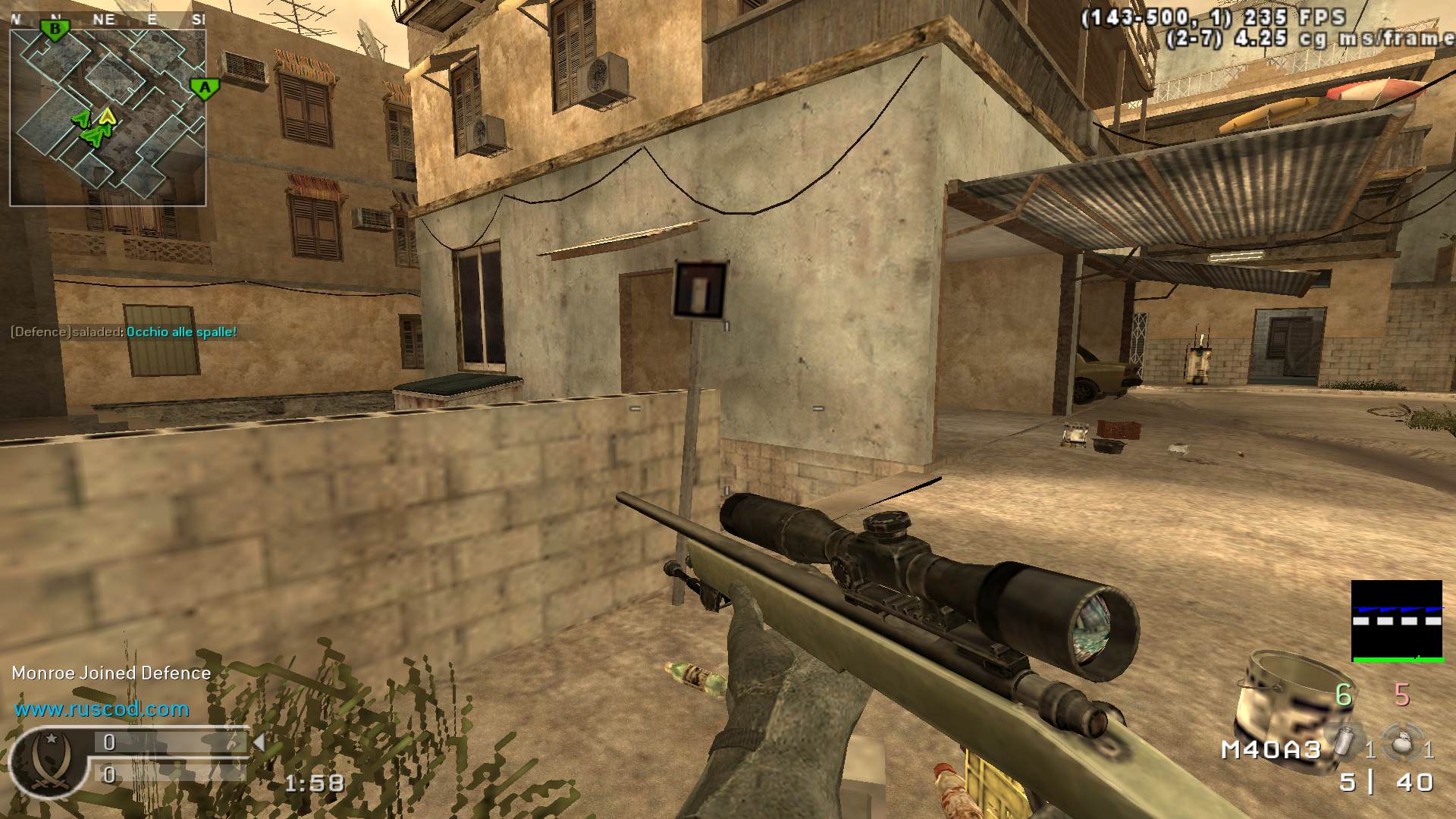This screenshot has height=819, width=1456.
Task: Select the B objective marker on the minimap
Action: 55,30
